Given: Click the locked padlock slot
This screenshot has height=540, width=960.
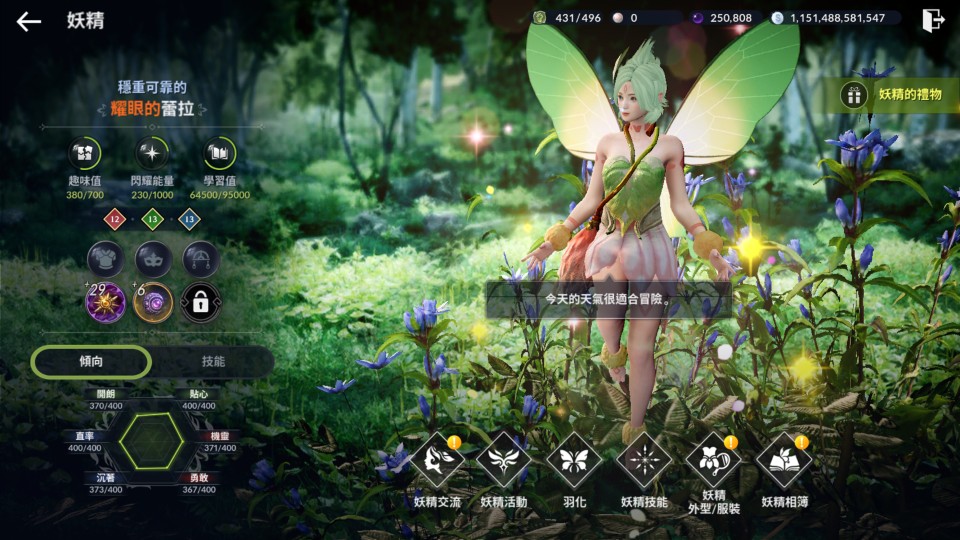Looking at the screenshot, I should (201, 302).
